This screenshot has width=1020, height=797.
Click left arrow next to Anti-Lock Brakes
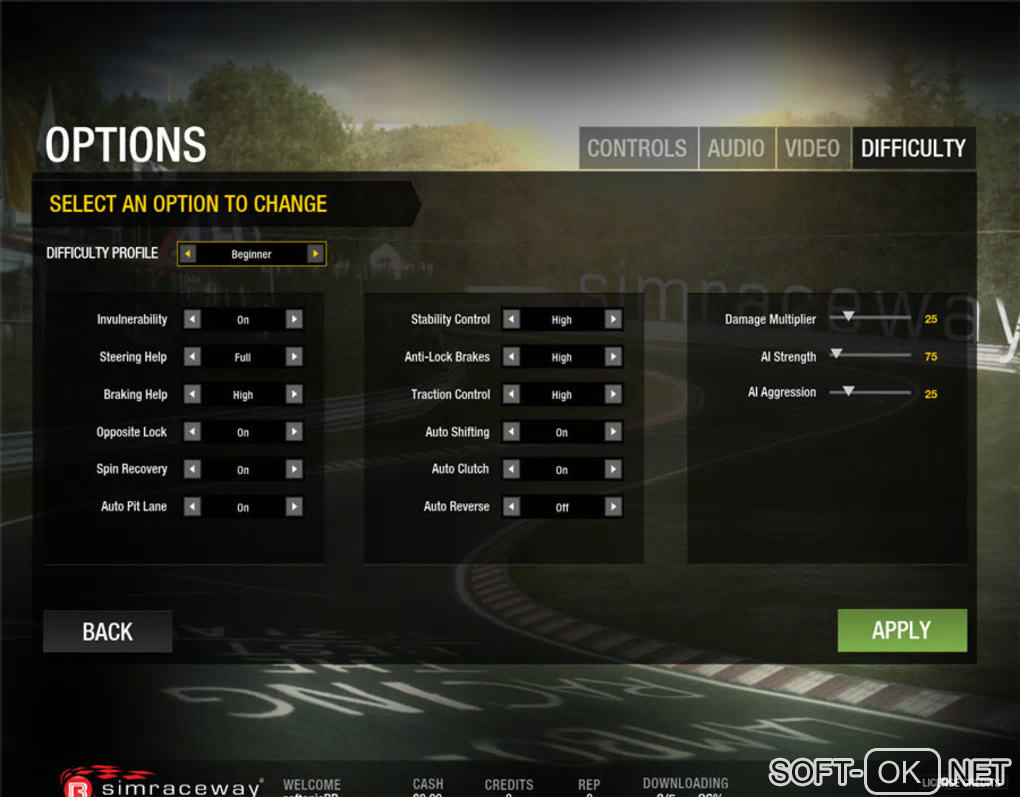pyautogui.click(x=511, y=357)
